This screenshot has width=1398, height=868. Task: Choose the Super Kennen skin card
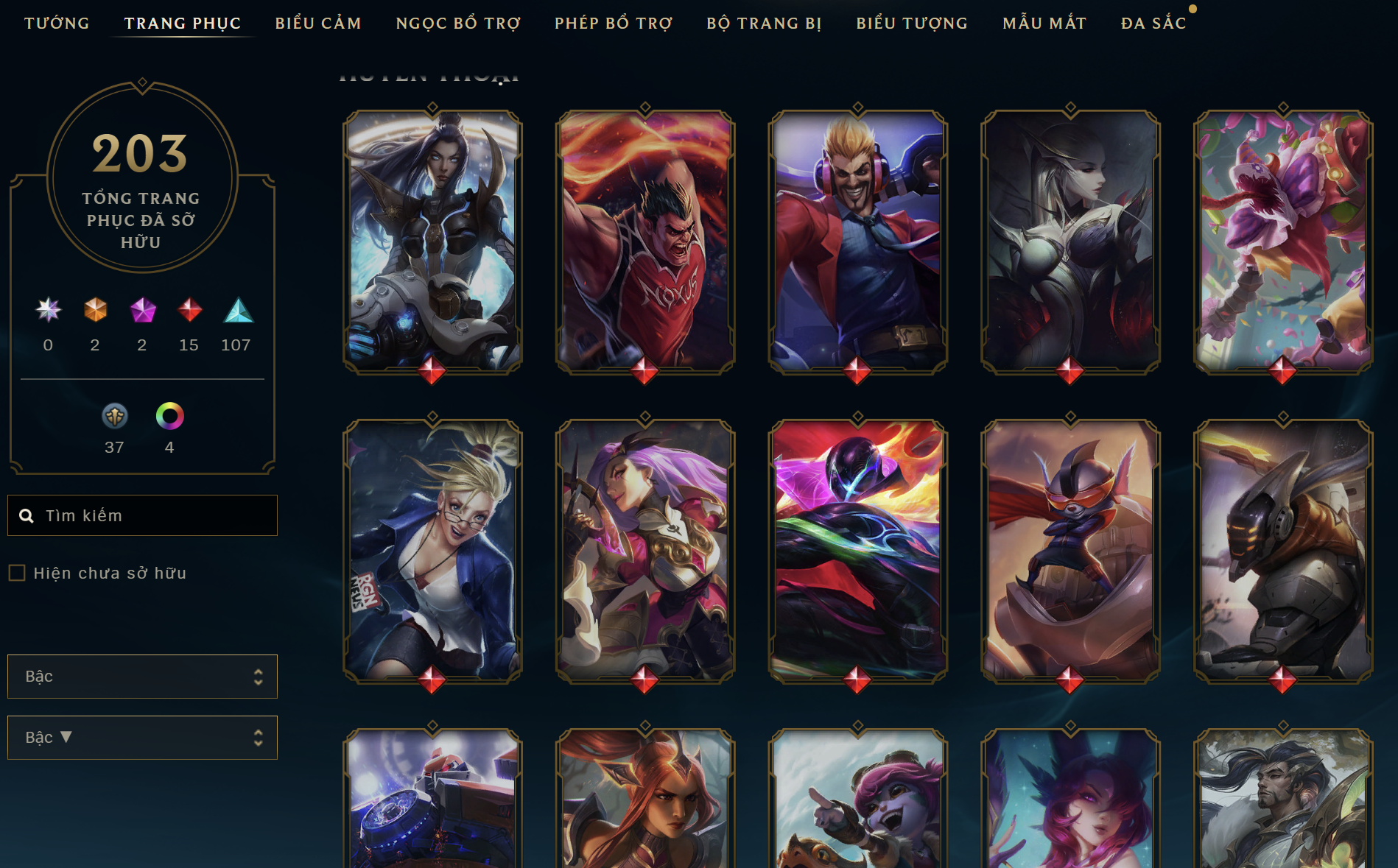(1070, 550)
